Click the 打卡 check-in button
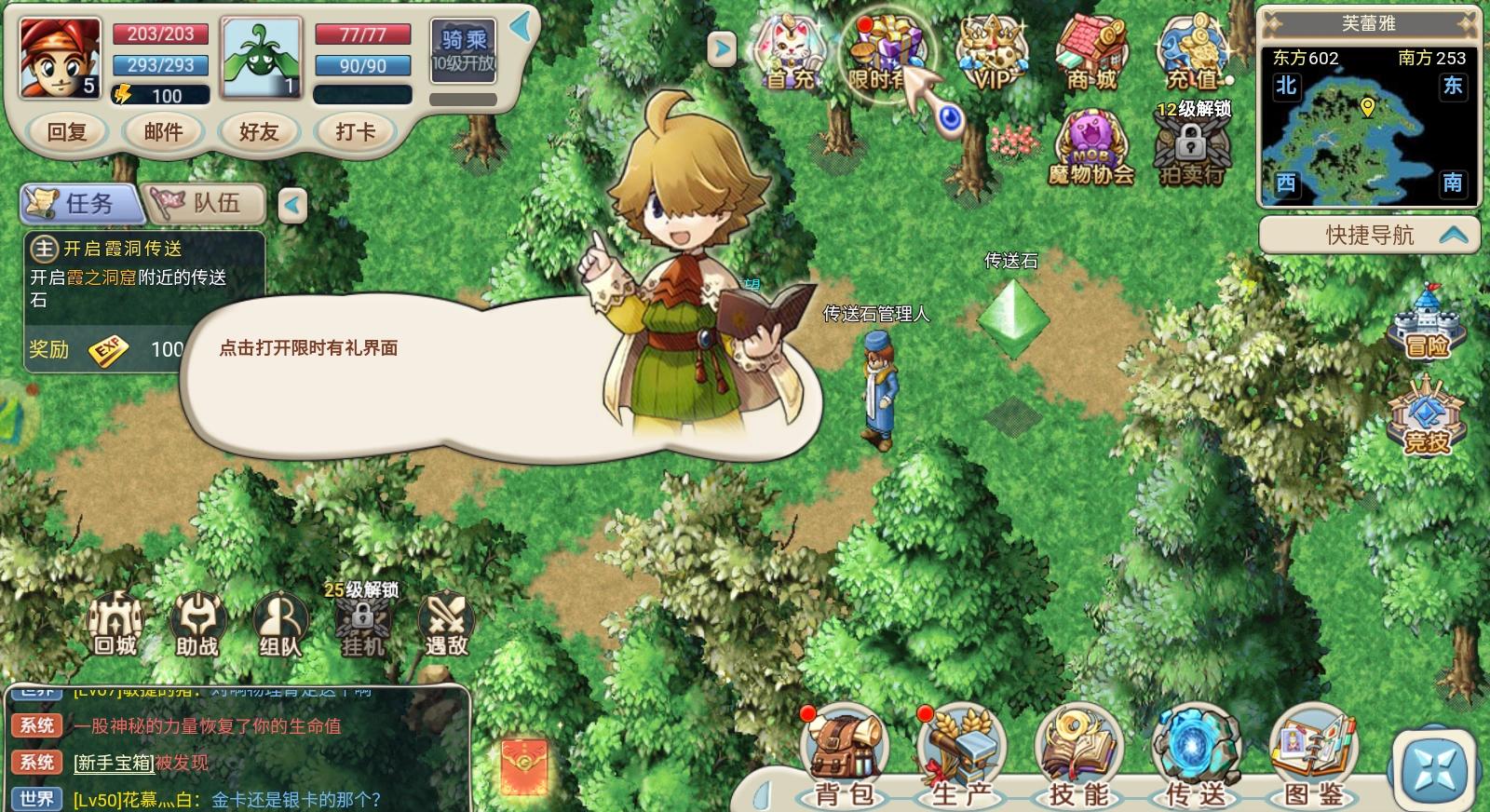This screenshot has height=812, width=1490. pyautogui.click(x=355, y=131)
